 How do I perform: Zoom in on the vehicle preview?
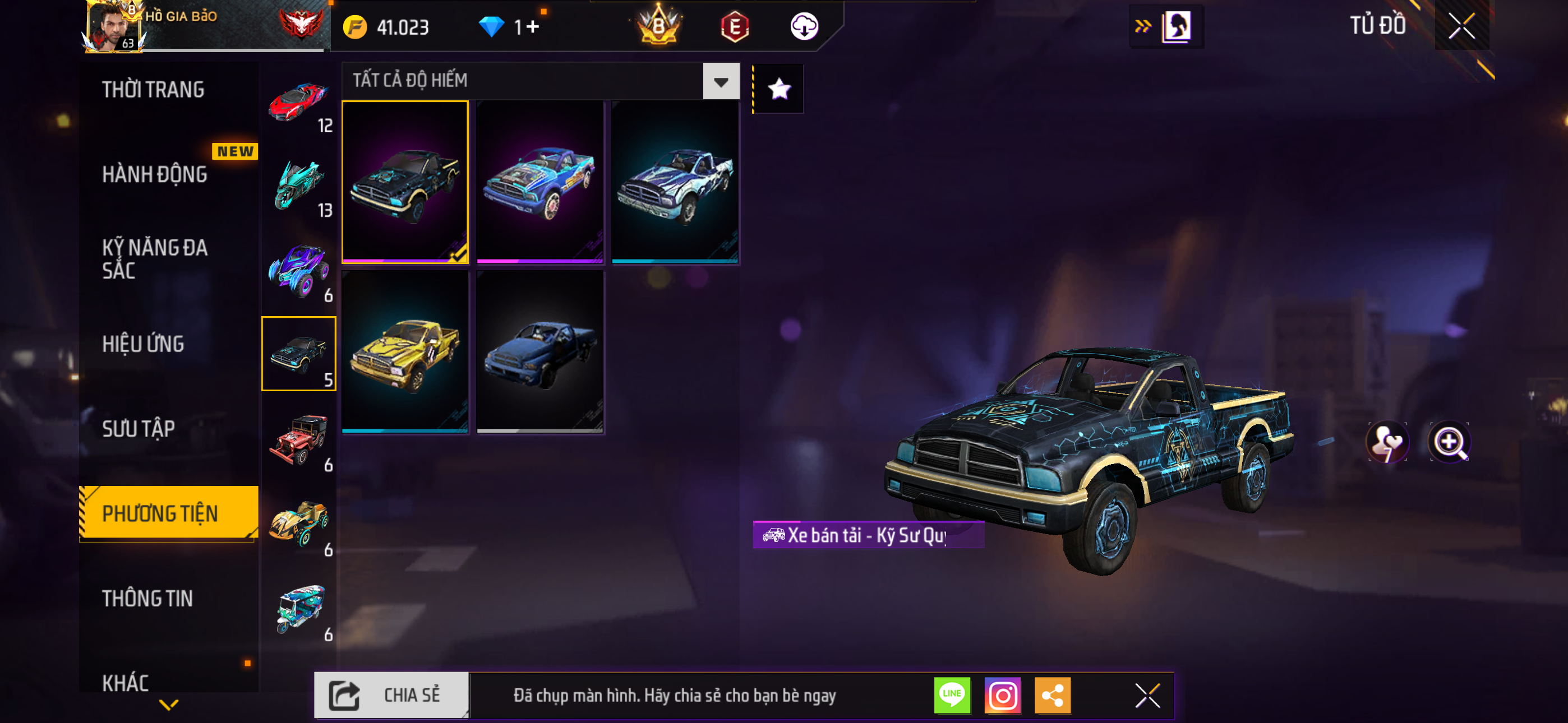1449,442
